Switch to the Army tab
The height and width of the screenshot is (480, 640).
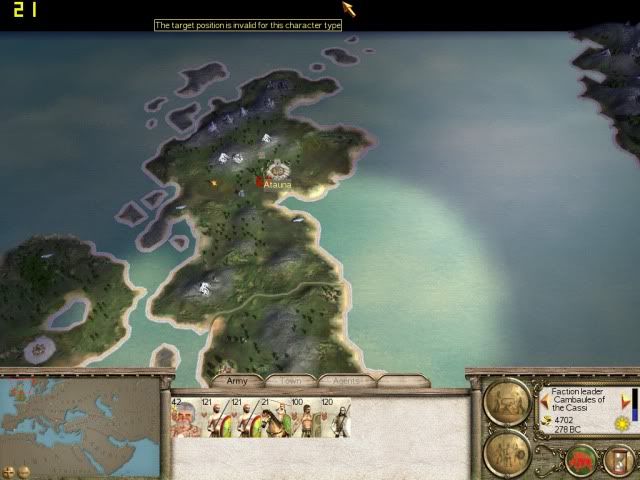click(238, 381)
